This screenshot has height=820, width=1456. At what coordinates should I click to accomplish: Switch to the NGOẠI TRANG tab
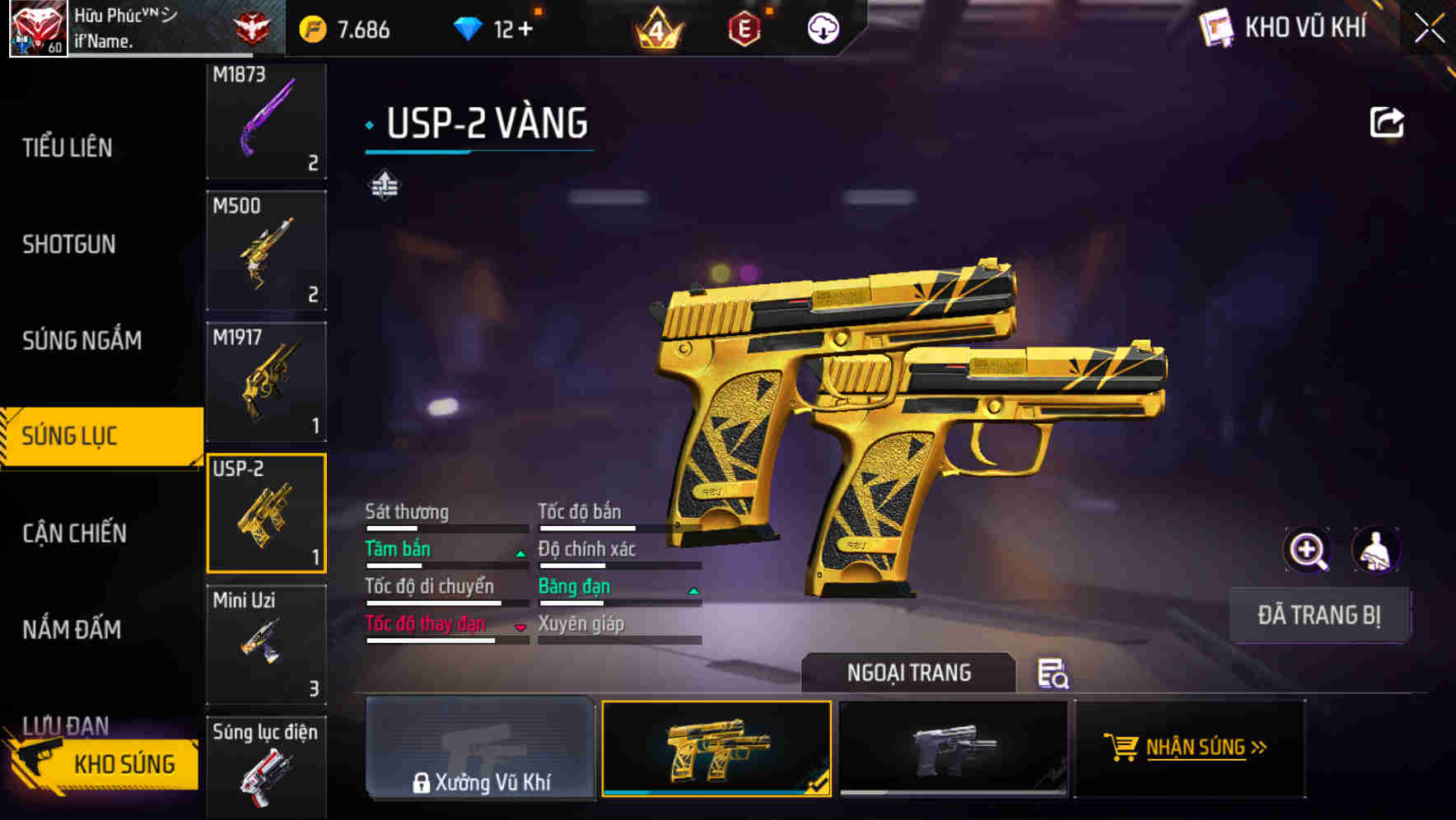point(909,673)
